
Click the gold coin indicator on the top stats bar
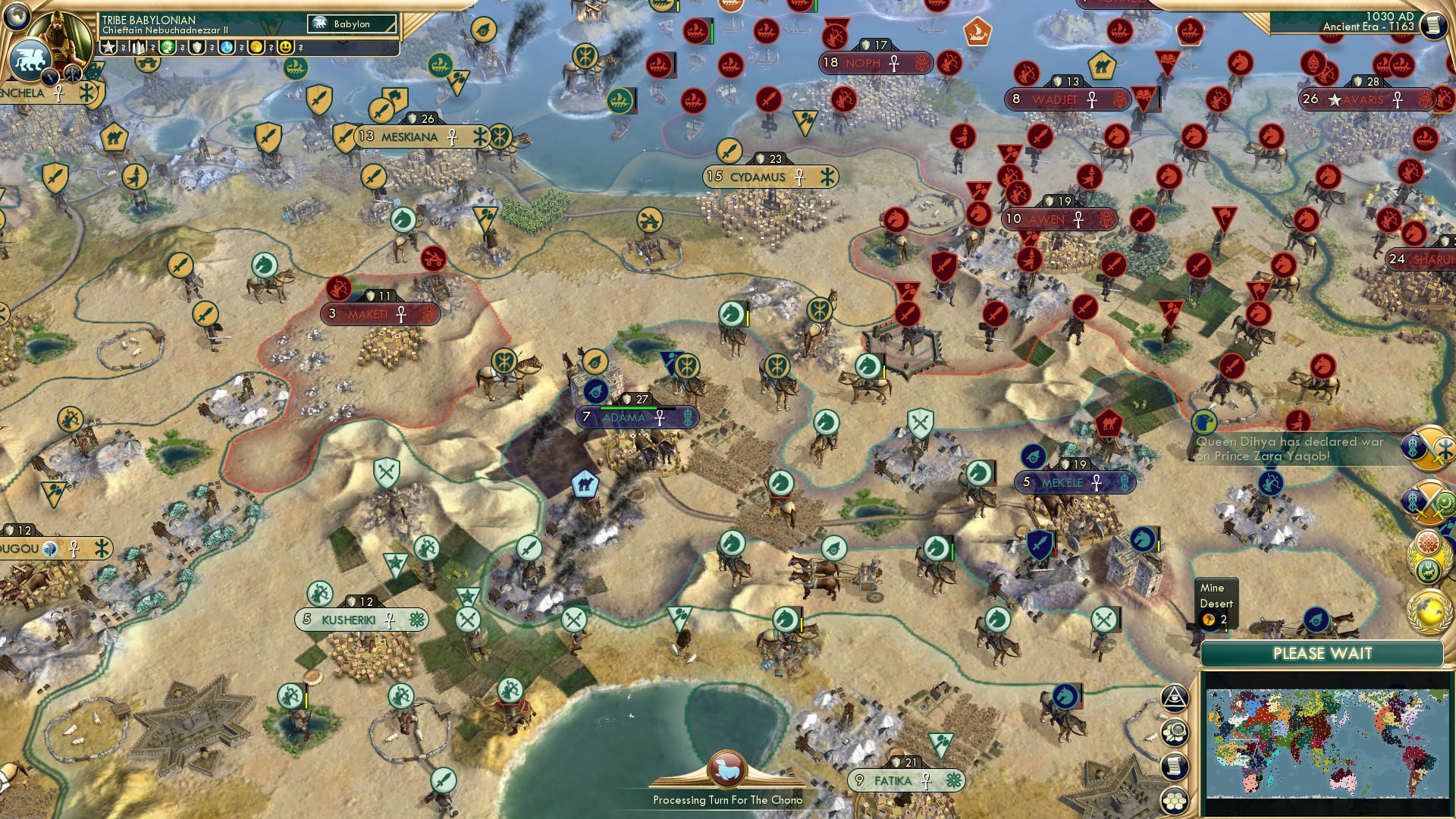coord(256,48)
